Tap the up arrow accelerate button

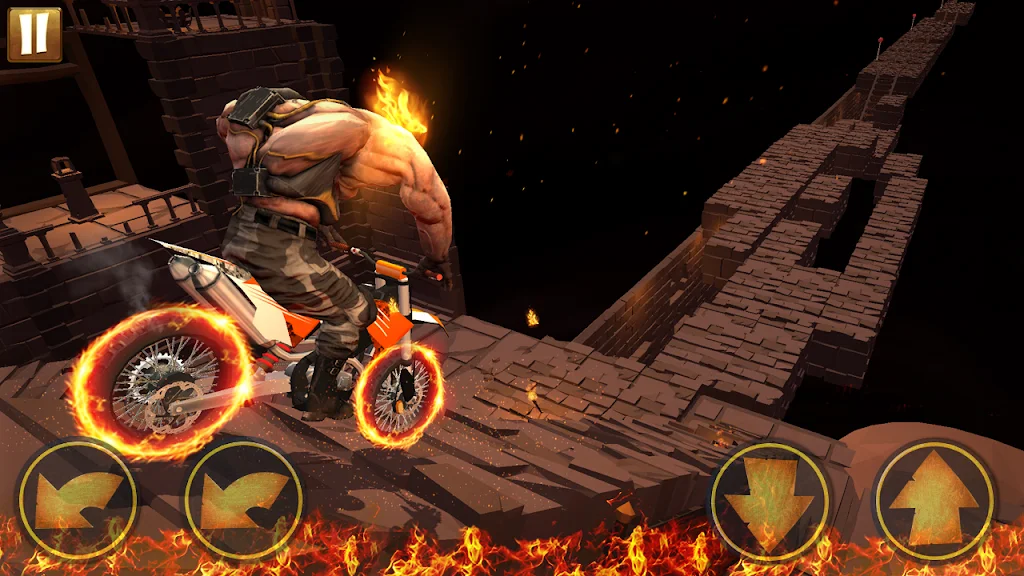pos(933,500)
